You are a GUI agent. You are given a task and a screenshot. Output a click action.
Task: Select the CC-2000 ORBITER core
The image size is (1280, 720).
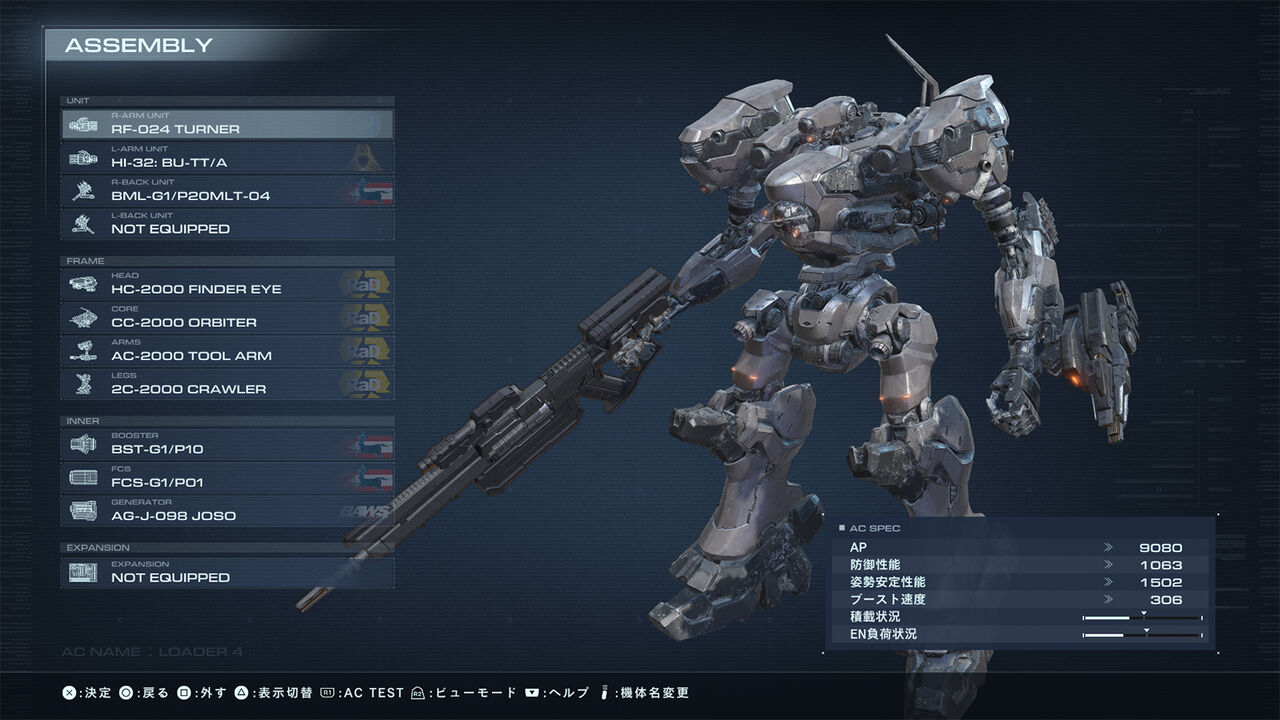pyautogui.click(x=227, y=317)
